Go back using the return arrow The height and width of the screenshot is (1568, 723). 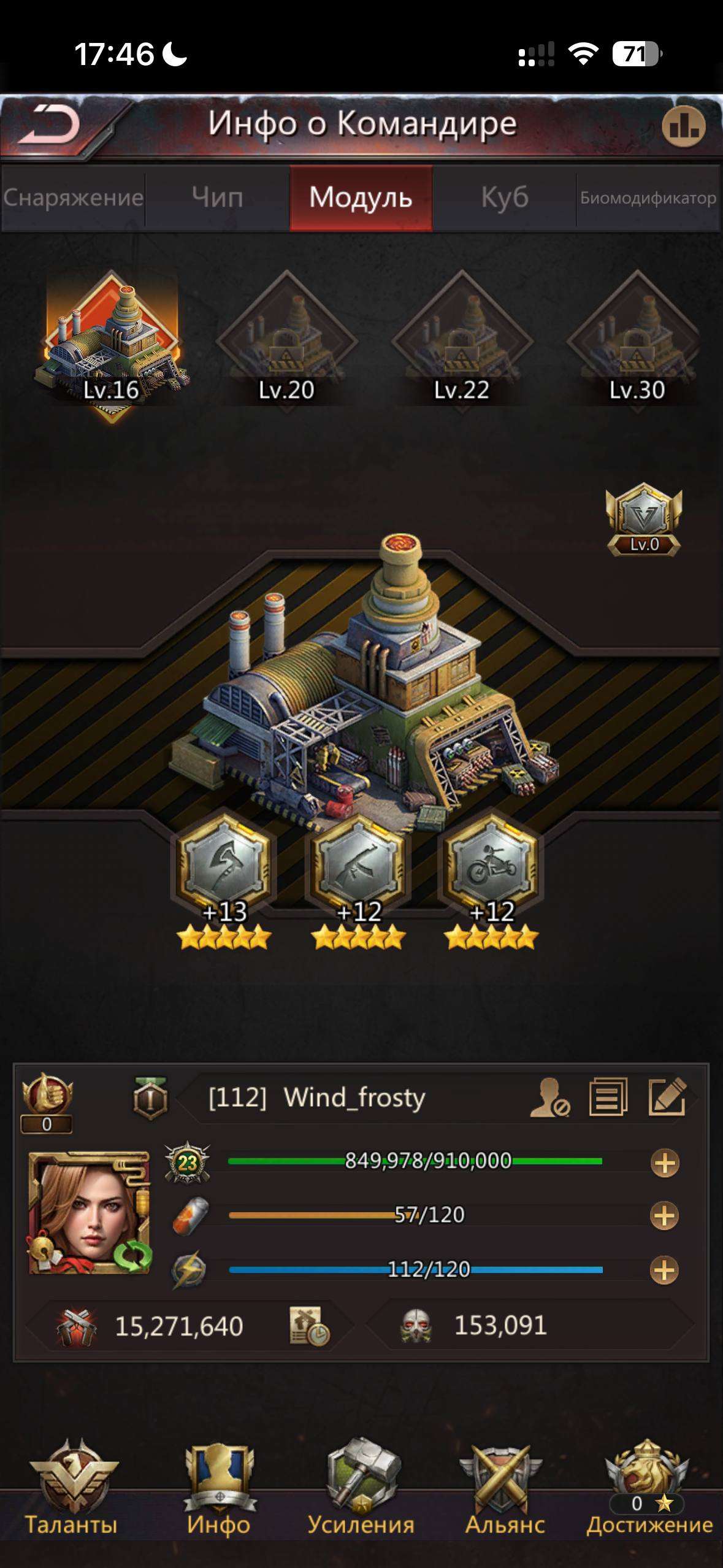point(50,125)
